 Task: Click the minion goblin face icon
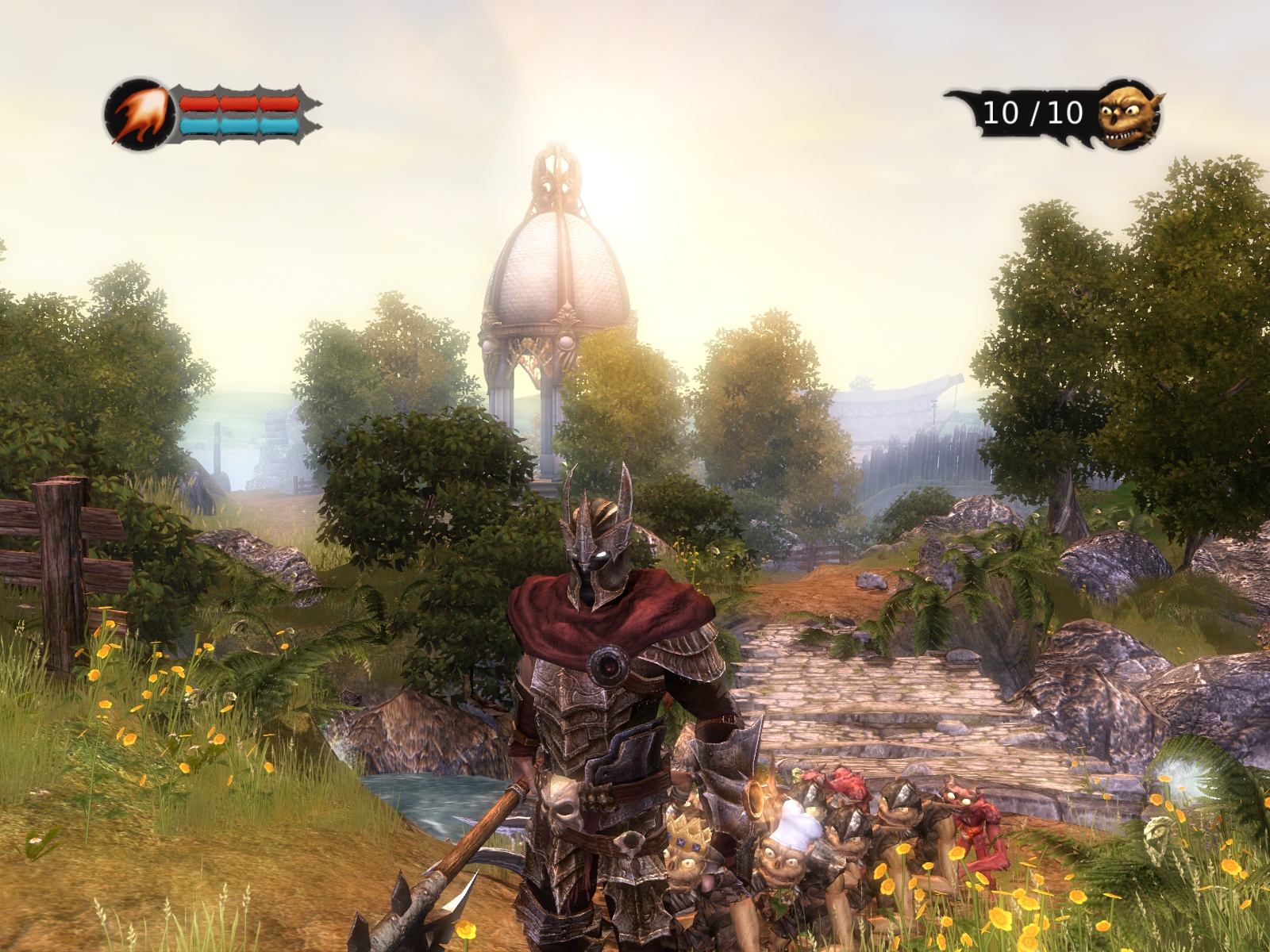pyautogui.click(x=1129, y=115)
